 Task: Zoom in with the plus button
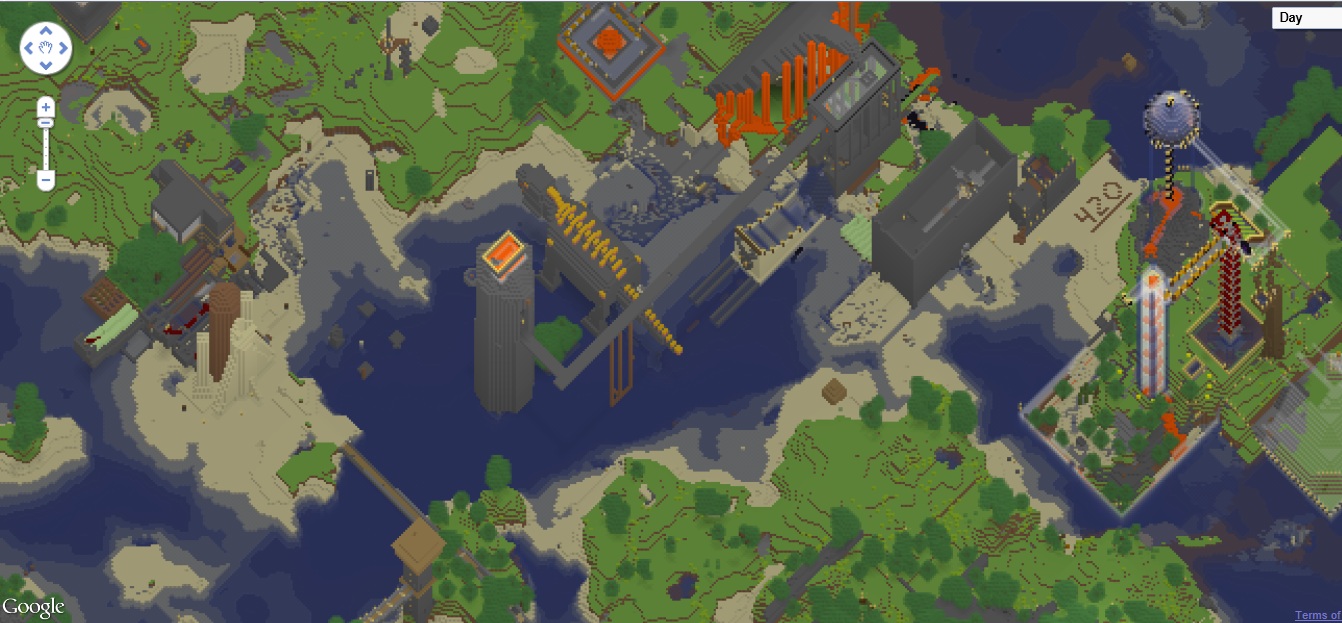(45, 106)
